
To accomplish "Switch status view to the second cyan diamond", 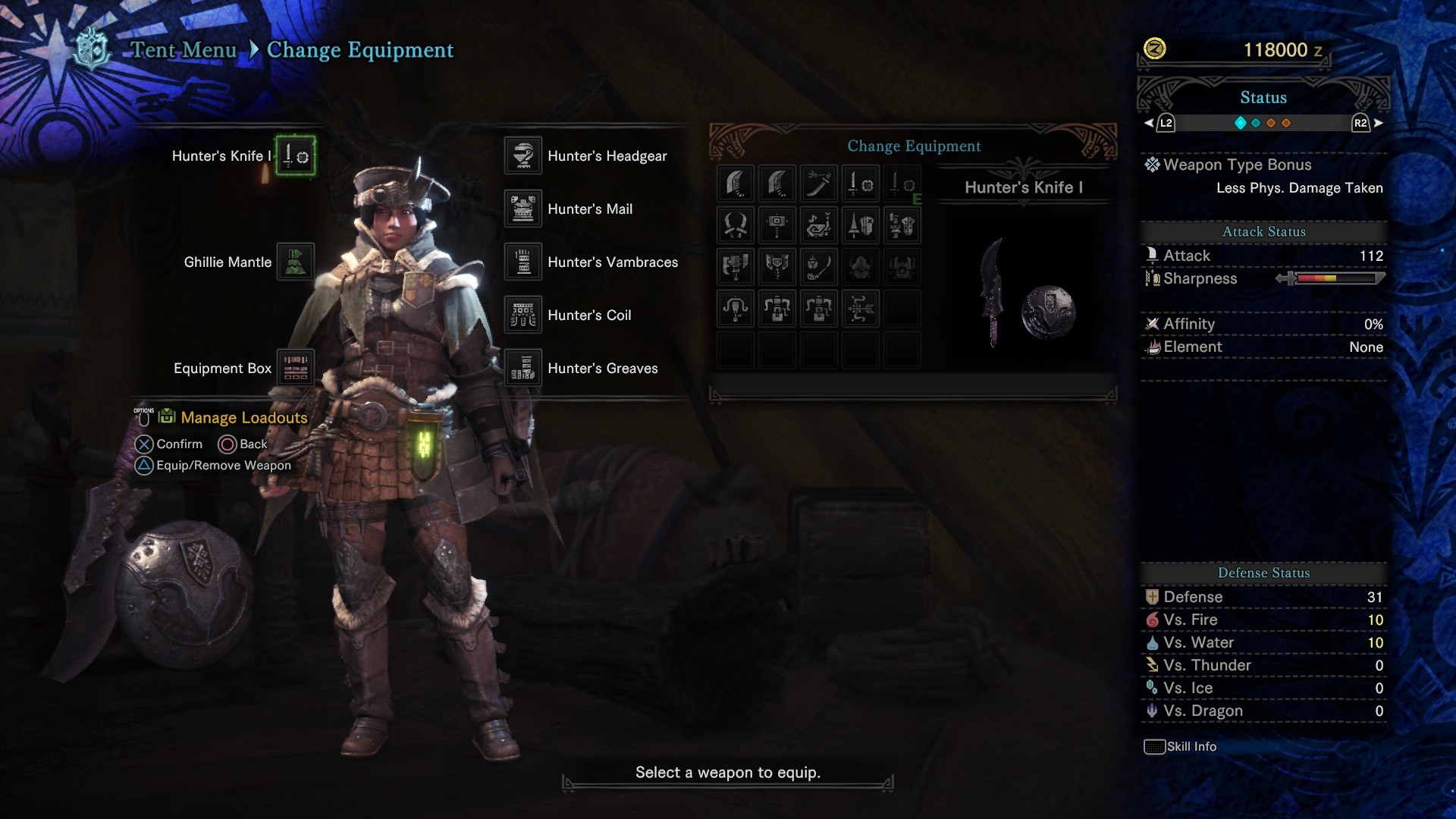I will (x=1255, y=122).
